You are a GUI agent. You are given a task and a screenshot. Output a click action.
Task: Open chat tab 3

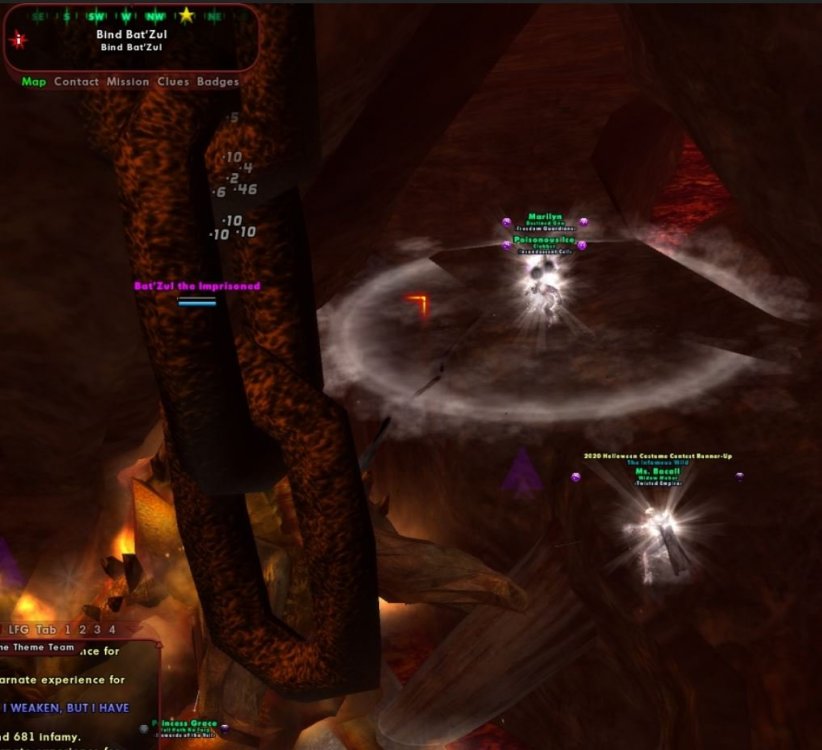click(97, 630)
